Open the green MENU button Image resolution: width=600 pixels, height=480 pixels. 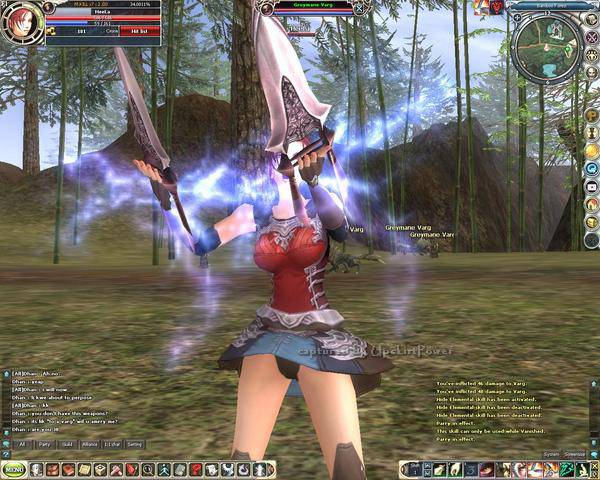coord(14,469)
